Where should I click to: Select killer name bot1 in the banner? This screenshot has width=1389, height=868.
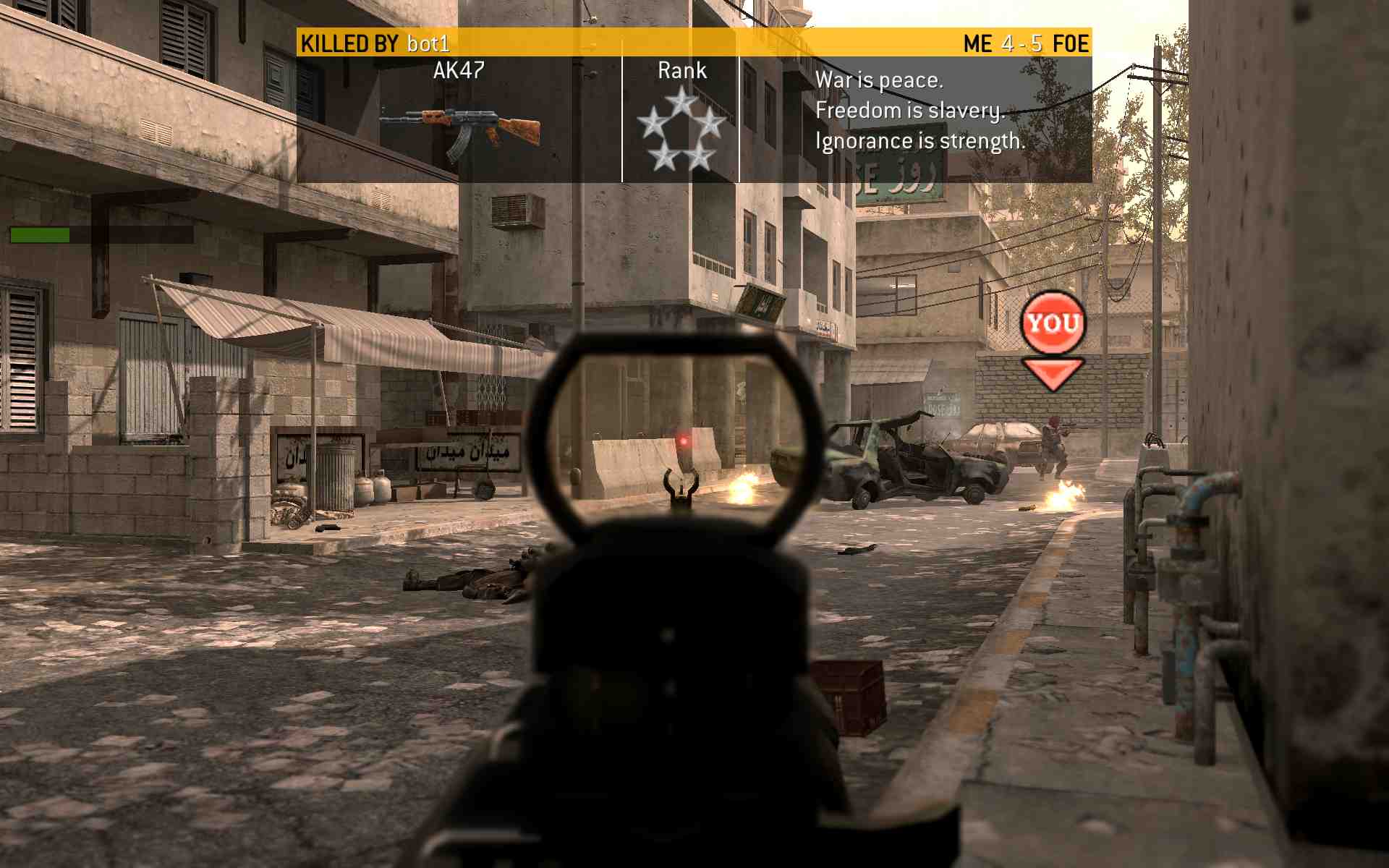[x=428, y=44]
